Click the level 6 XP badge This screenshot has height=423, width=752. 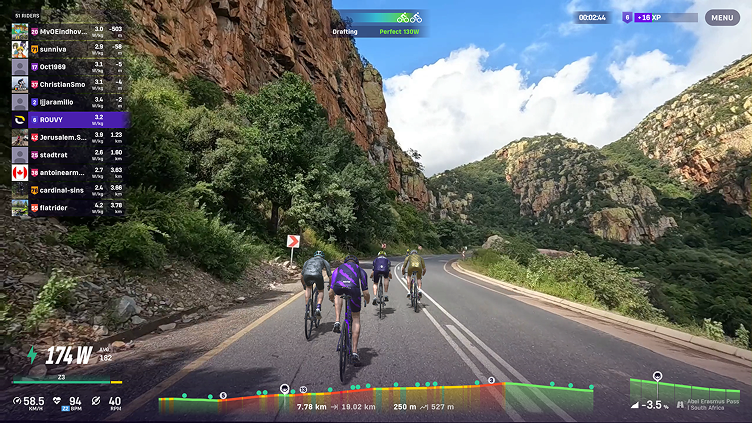coord(627,17)
